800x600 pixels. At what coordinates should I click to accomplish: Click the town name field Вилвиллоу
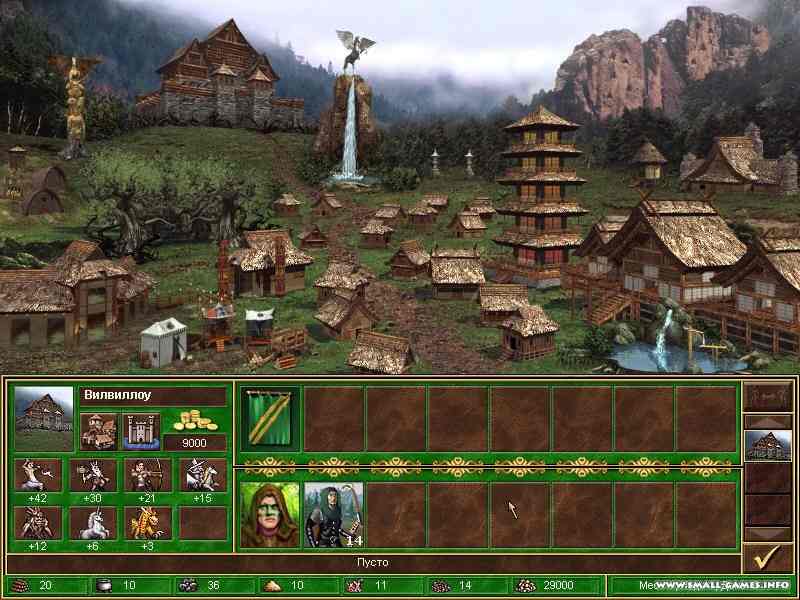click(152, 395)
